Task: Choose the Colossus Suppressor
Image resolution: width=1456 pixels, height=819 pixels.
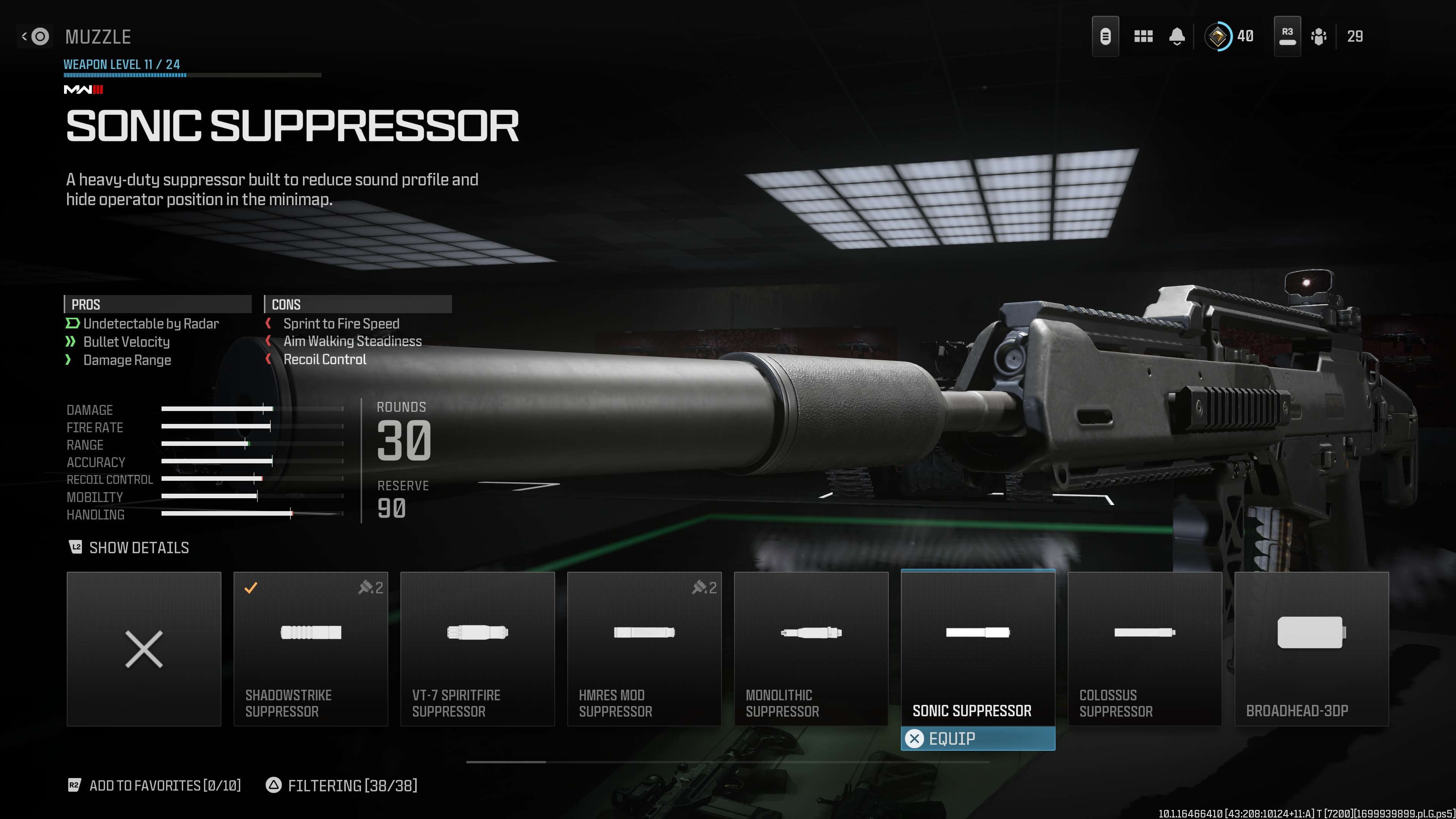Action: 1145,648
